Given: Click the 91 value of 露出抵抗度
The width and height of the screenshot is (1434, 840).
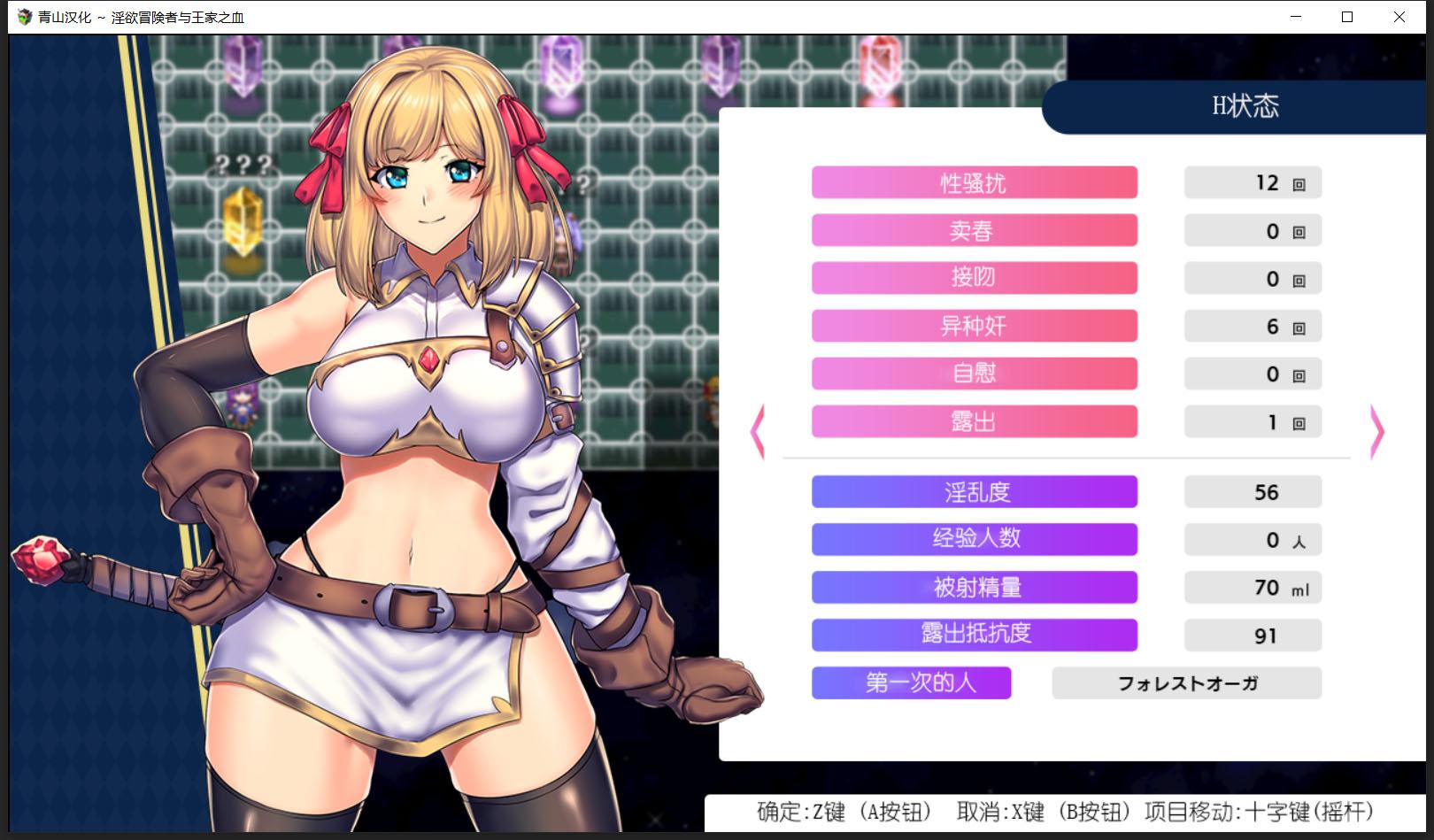Looking at the screenshot, I should coord(1252,635).
